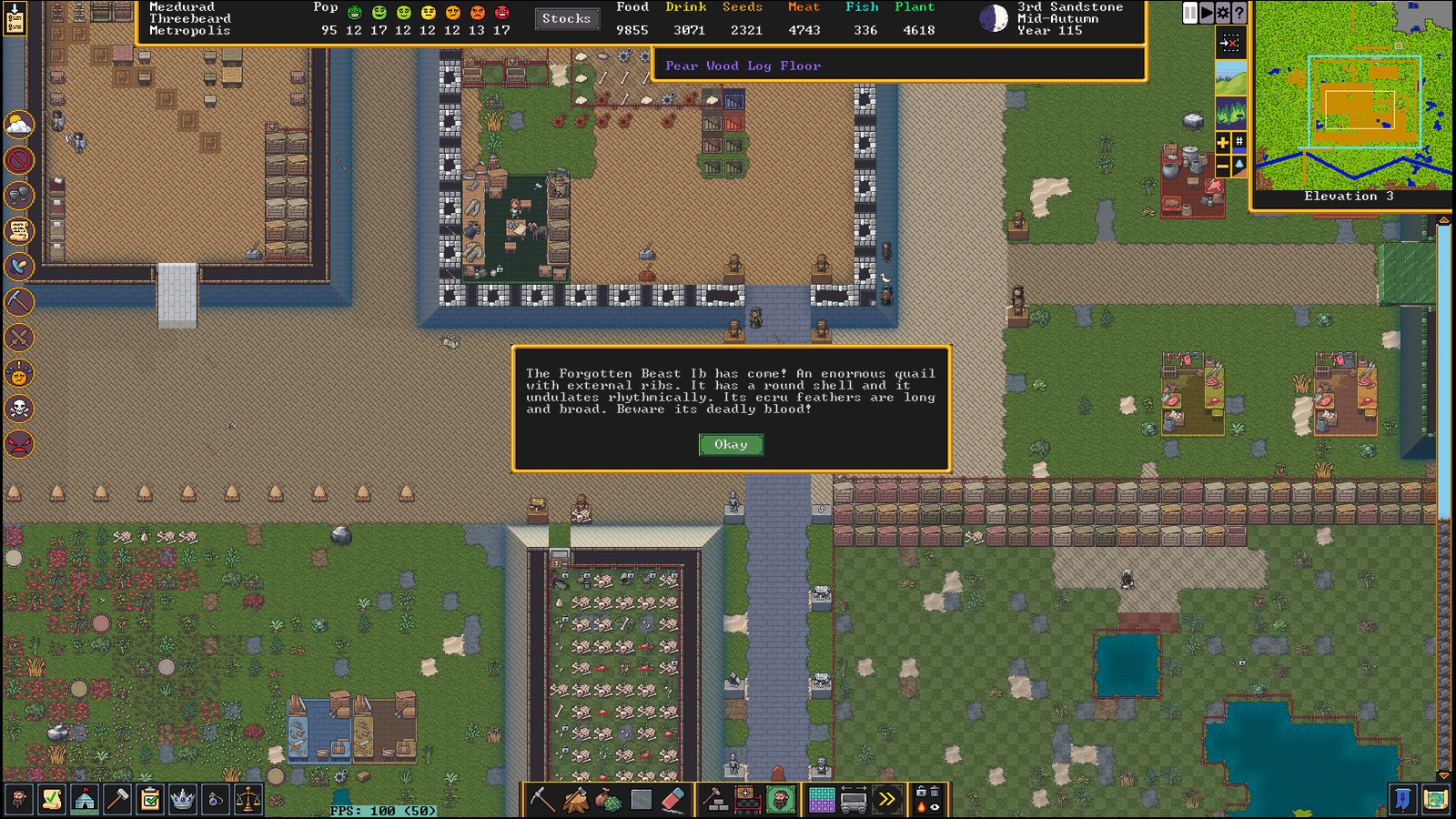This screenshot has width=1456, height=819.
Task: Zoom out with the minimap minus button
Action: [x=1223, y=166]
